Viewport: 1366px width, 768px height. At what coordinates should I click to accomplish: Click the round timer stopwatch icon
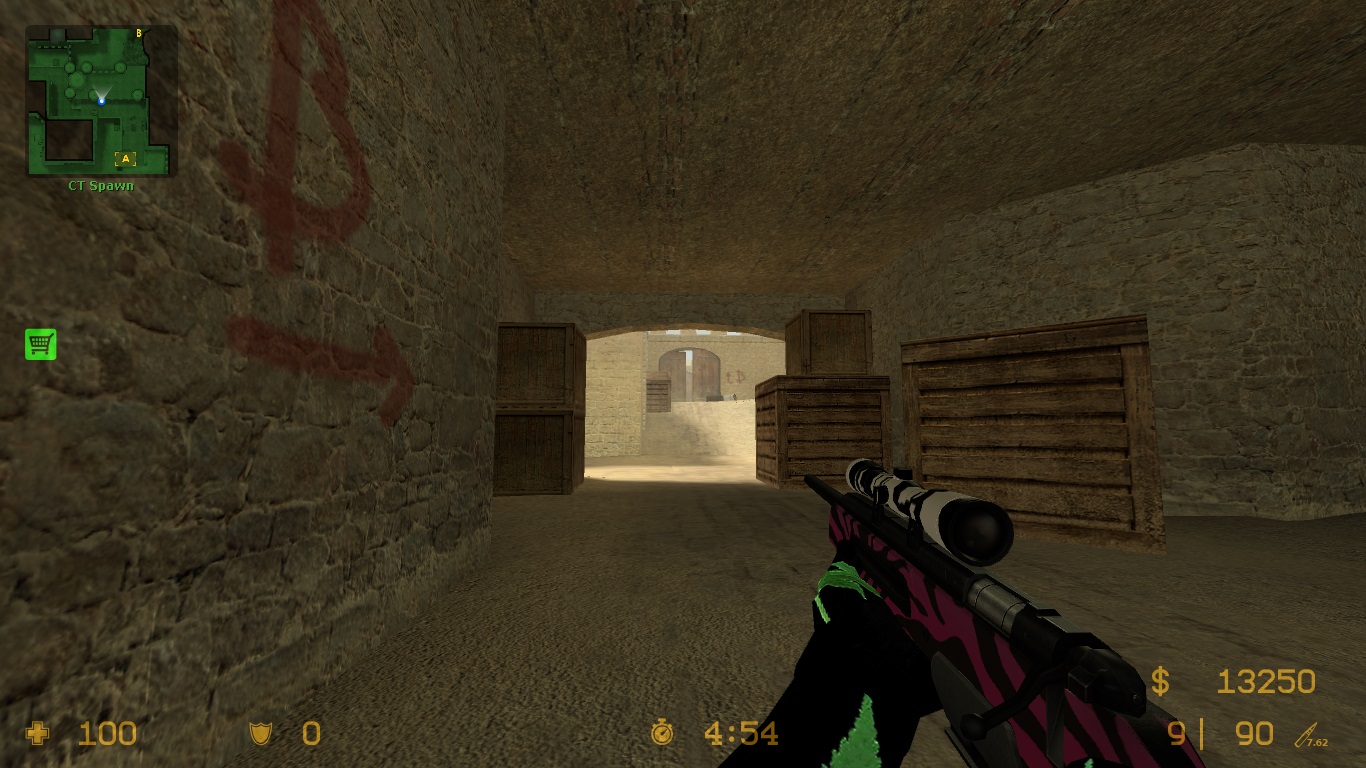[663, 733]
